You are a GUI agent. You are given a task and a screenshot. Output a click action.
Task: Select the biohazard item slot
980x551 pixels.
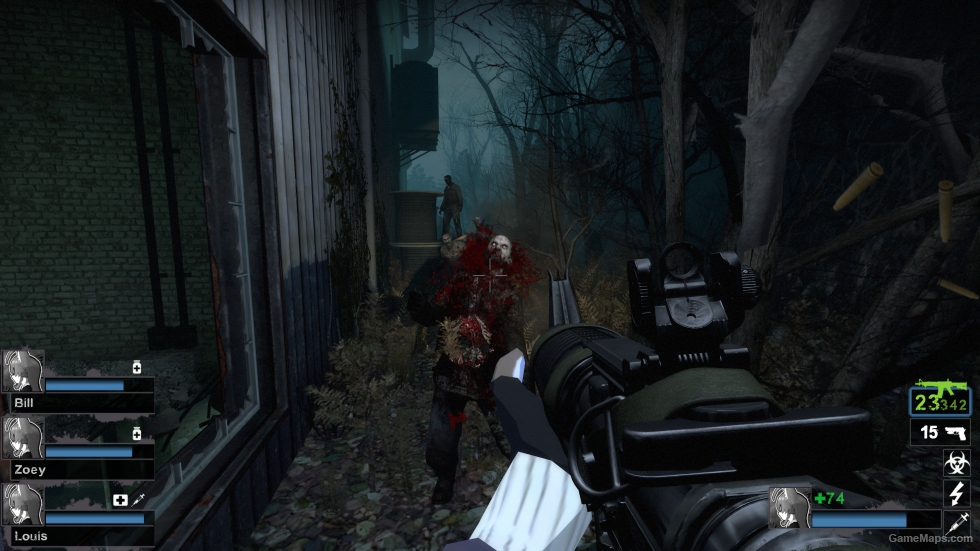pos(955,462)
